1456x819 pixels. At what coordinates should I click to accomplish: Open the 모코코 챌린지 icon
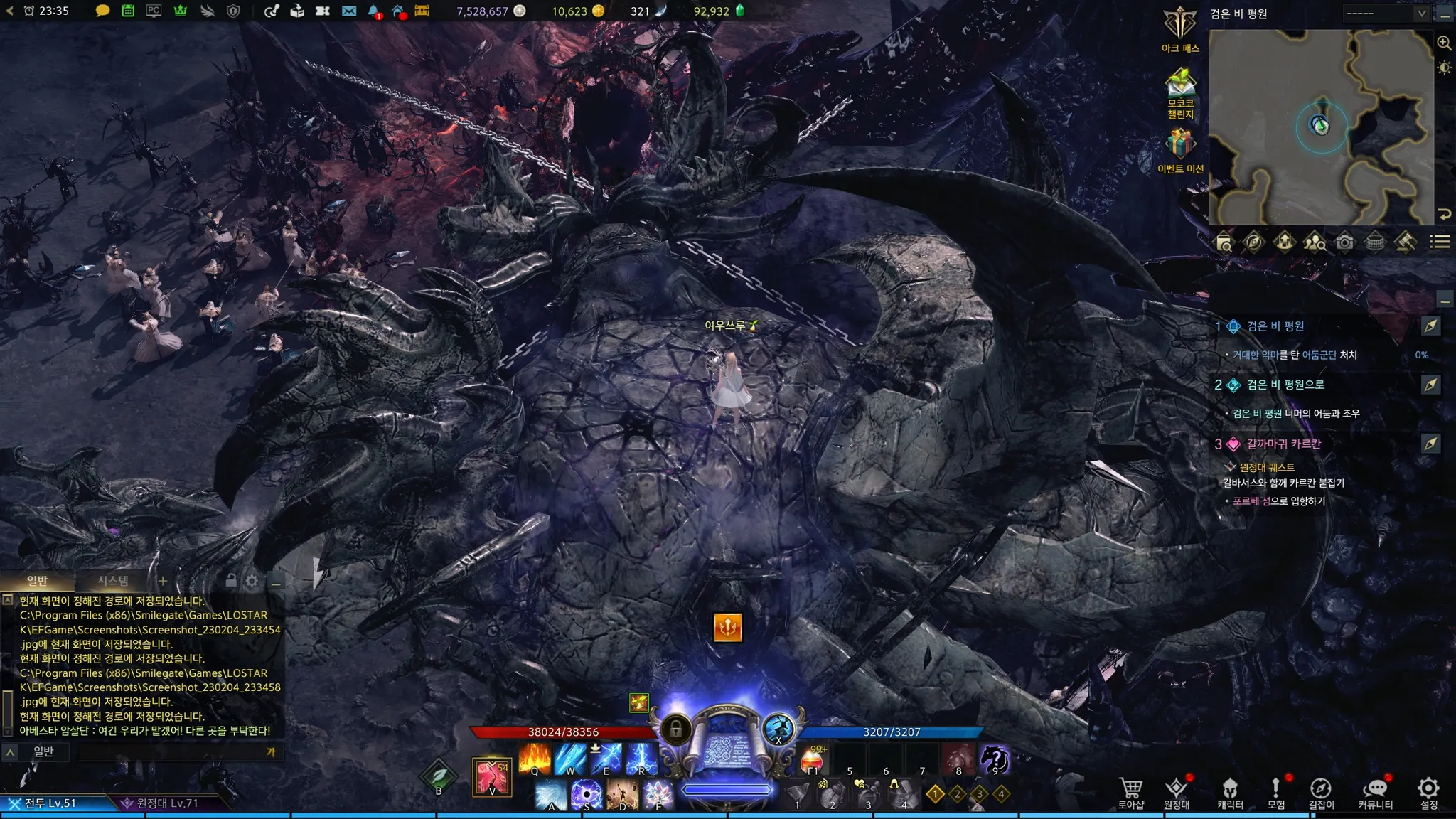tap(1180, 92)
